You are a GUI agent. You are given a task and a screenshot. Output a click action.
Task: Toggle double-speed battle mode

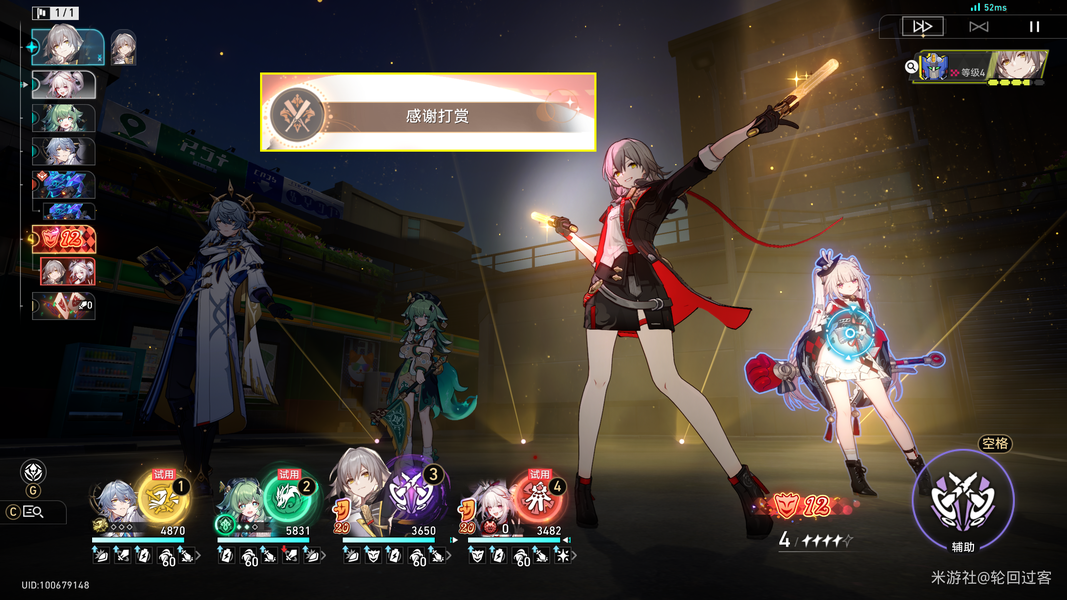click(x=922, y=27)
